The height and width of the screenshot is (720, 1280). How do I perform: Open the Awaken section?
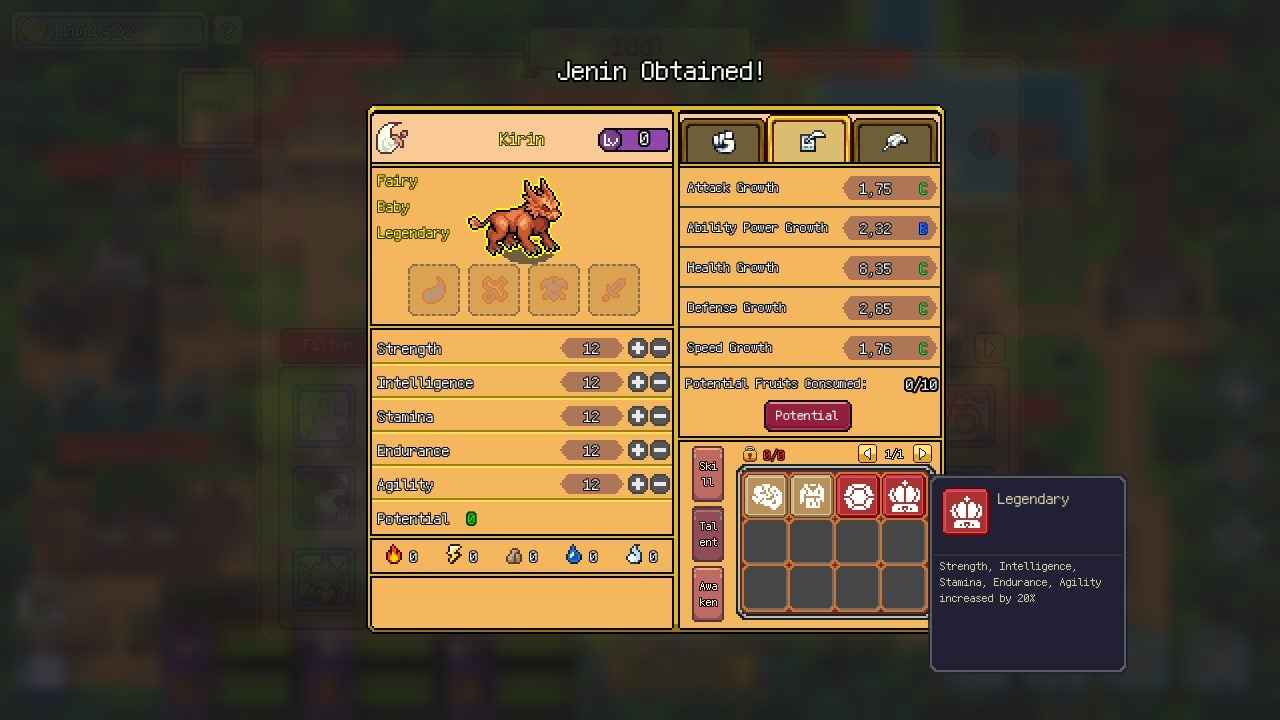708,594
